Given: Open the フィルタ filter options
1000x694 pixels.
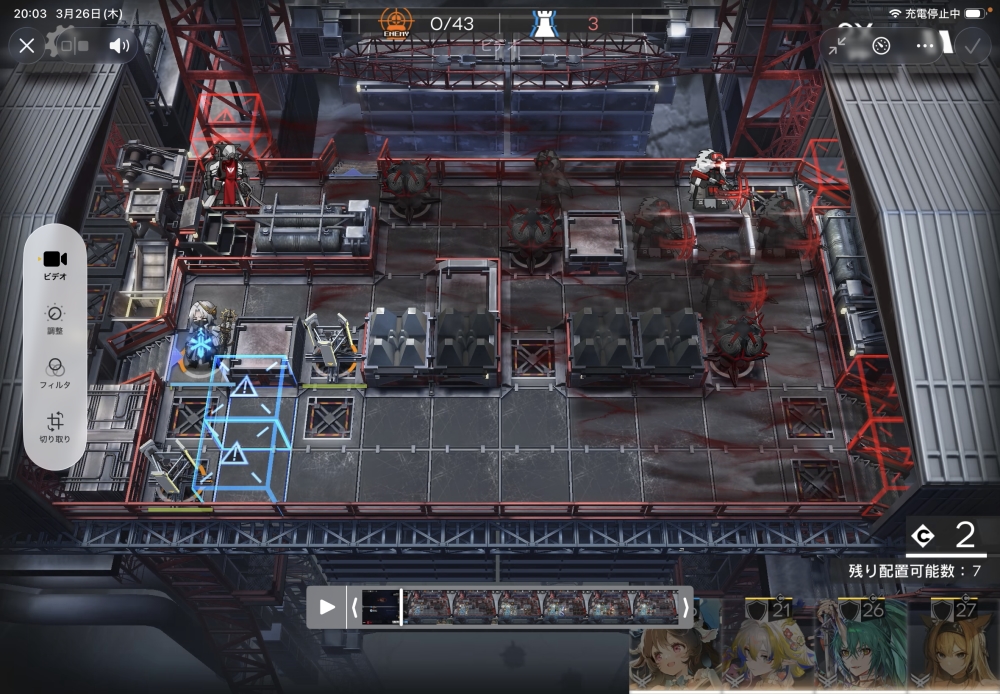Looking at the screenshot, I should click(56, 373).
